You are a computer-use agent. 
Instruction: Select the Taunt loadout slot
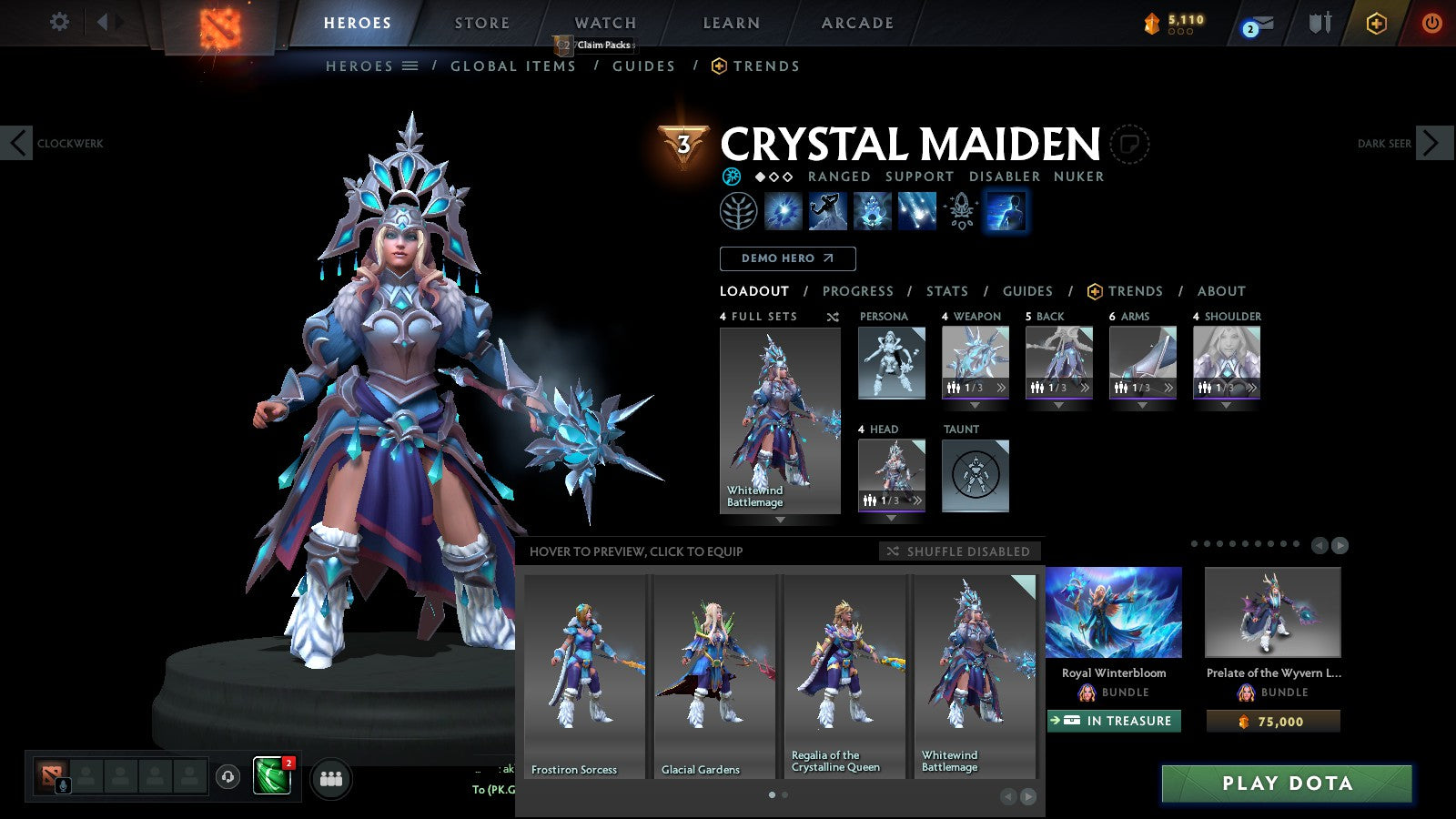[975, 475]
